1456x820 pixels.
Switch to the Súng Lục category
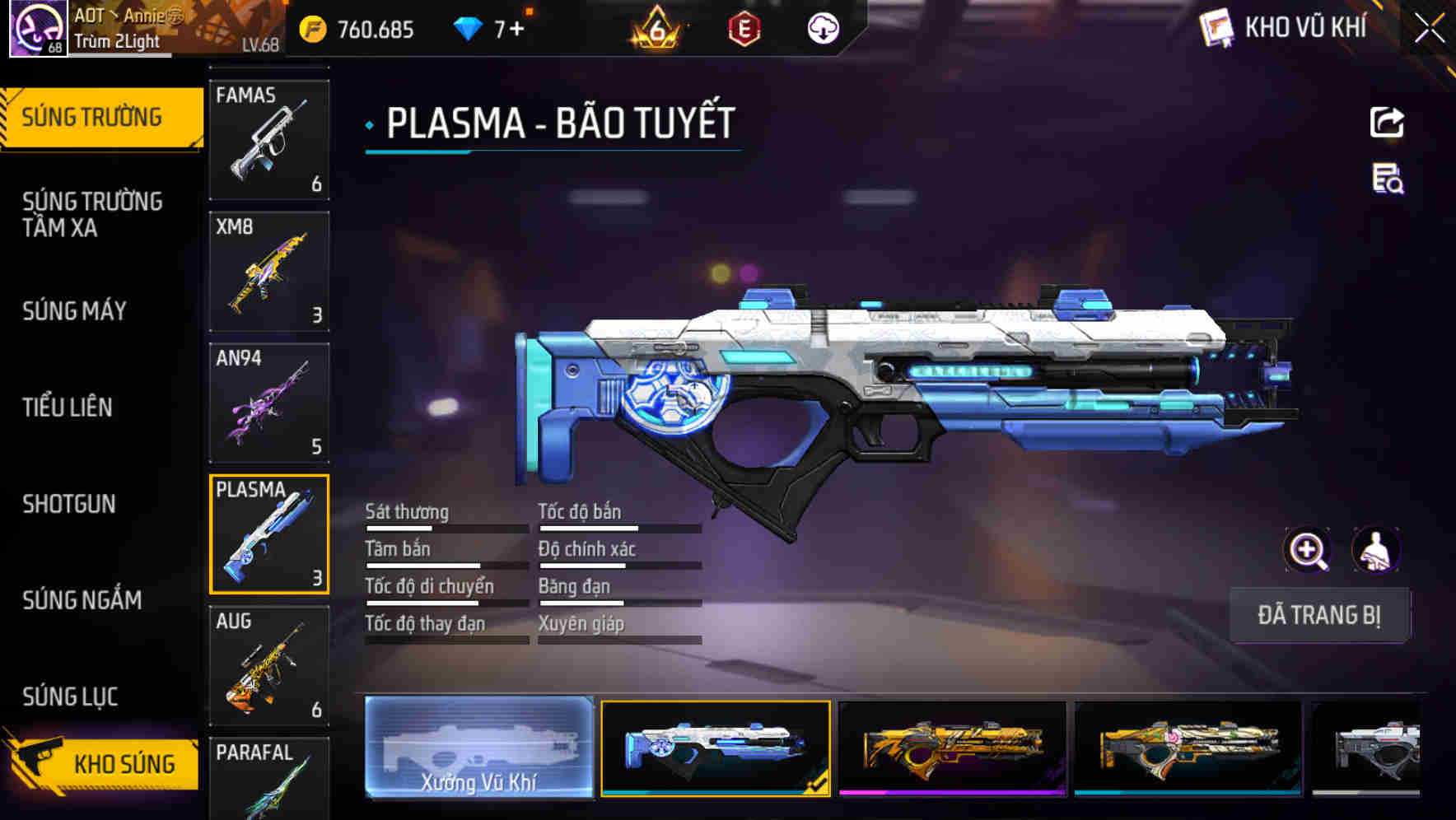[x=70, y=697]
